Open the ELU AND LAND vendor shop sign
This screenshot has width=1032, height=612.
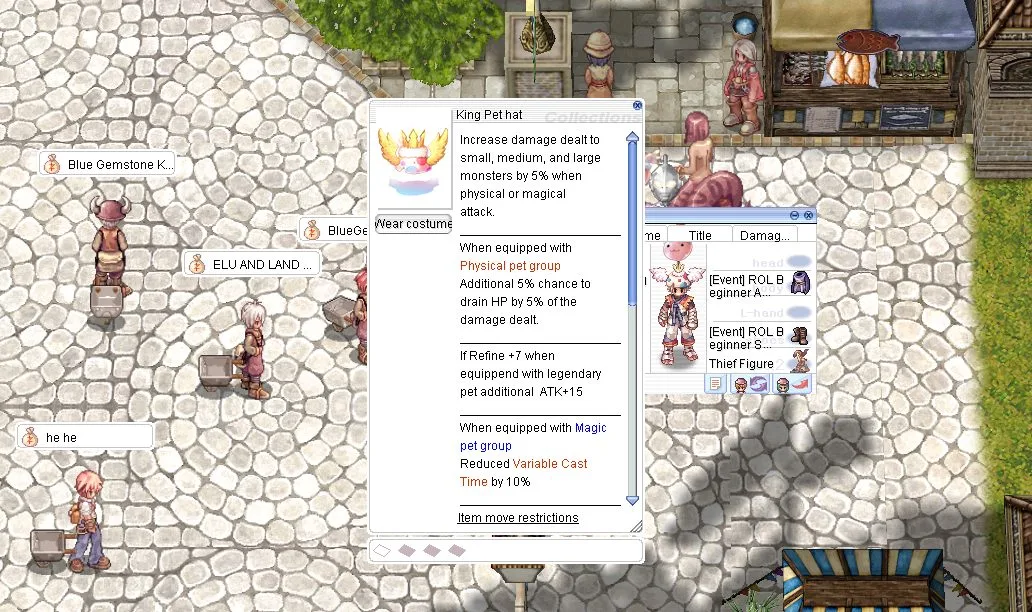tap(252, 265)
